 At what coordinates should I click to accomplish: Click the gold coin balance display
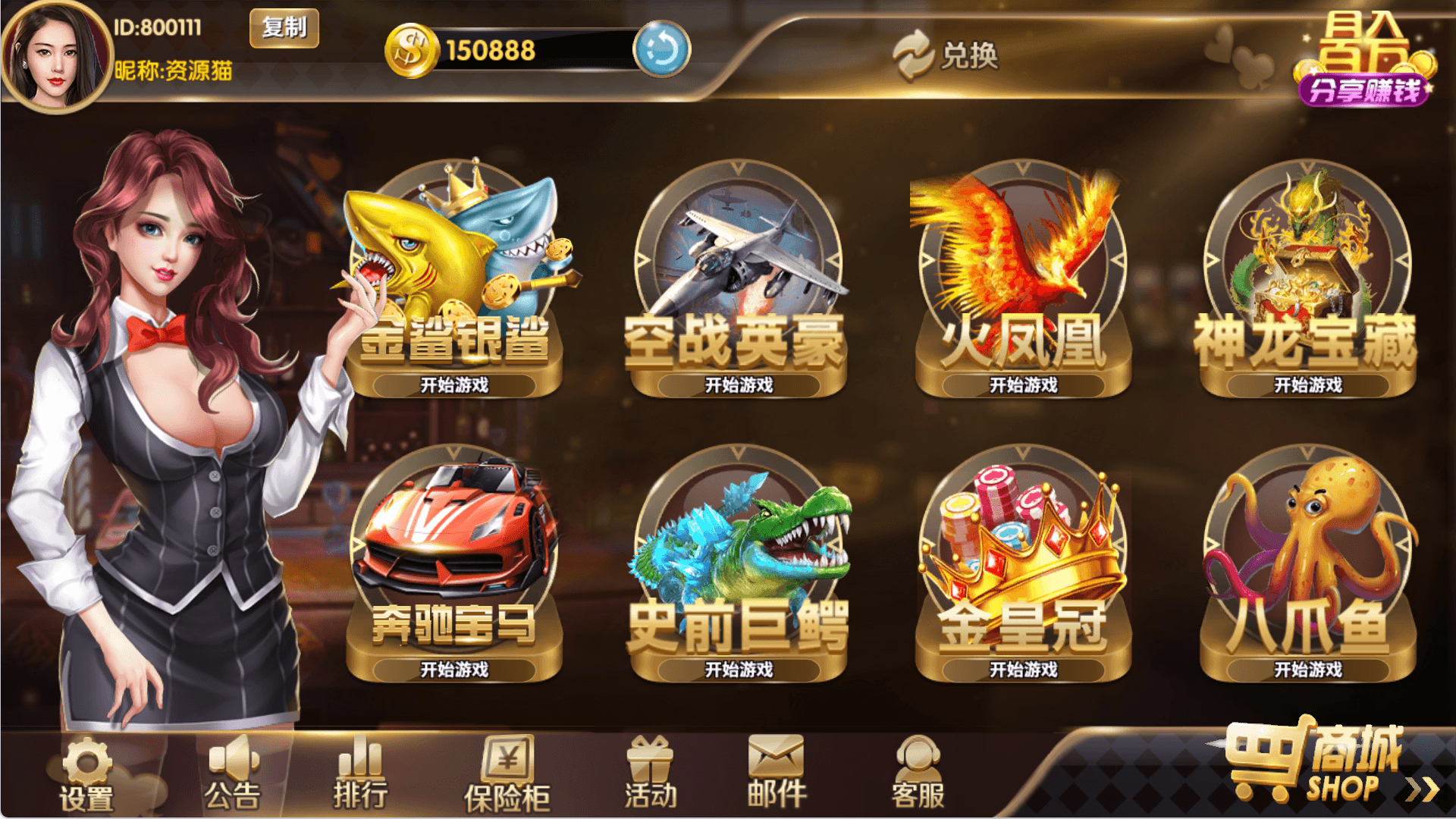(x=493, y=50)
